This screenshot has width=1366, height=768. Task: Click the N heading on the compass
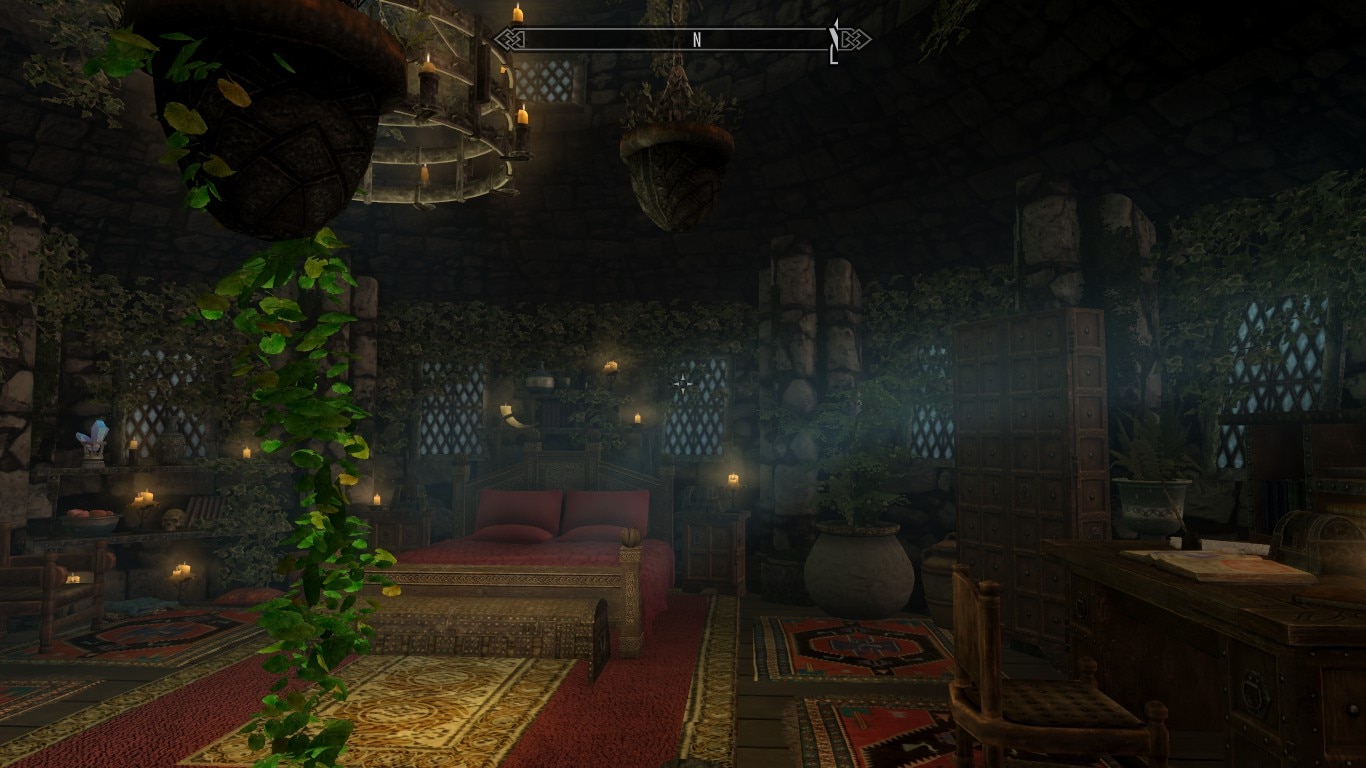click(x=697, y=40)
